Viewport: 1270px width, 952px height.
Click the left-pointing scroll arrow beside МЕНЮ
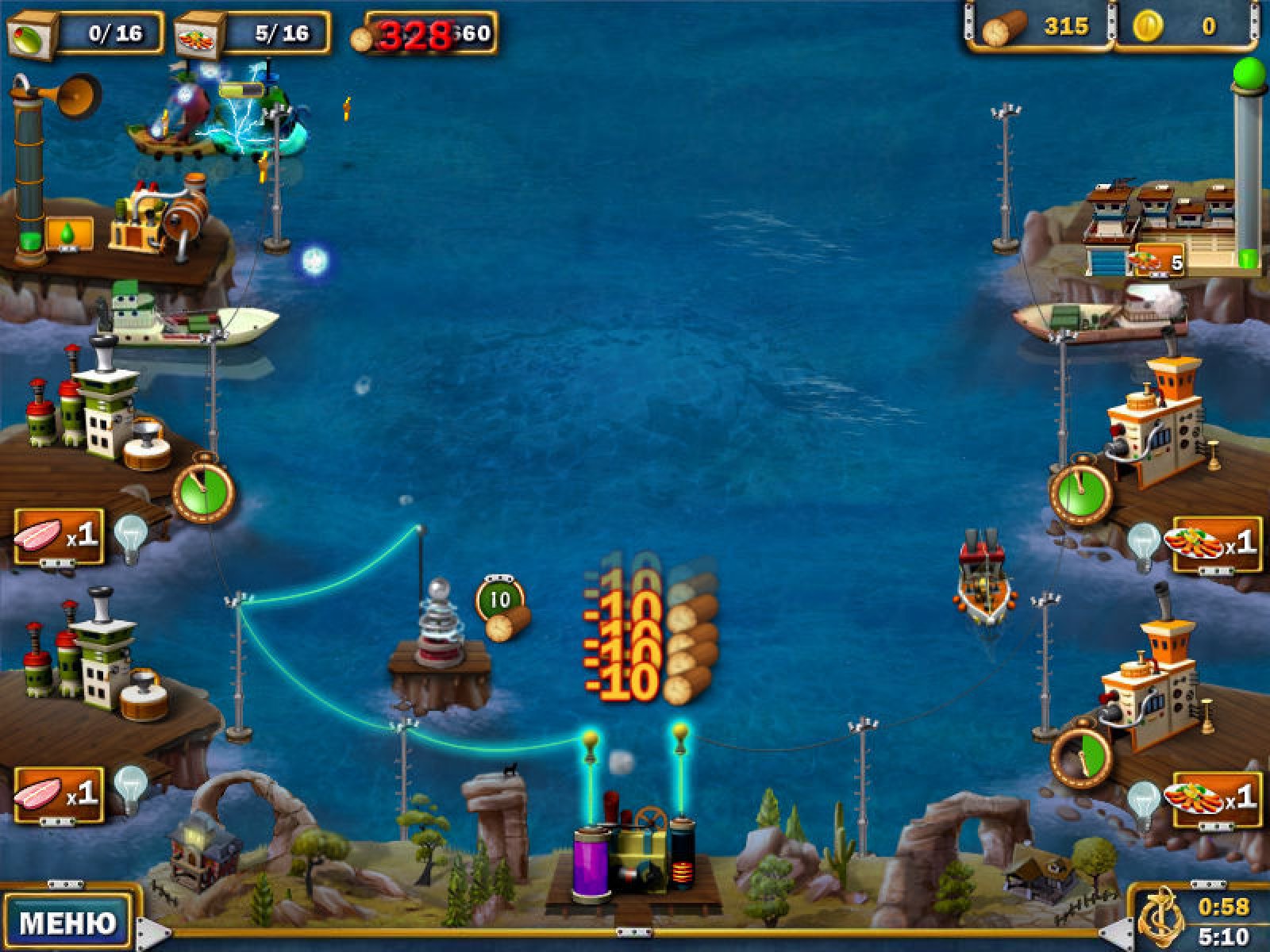153,933
